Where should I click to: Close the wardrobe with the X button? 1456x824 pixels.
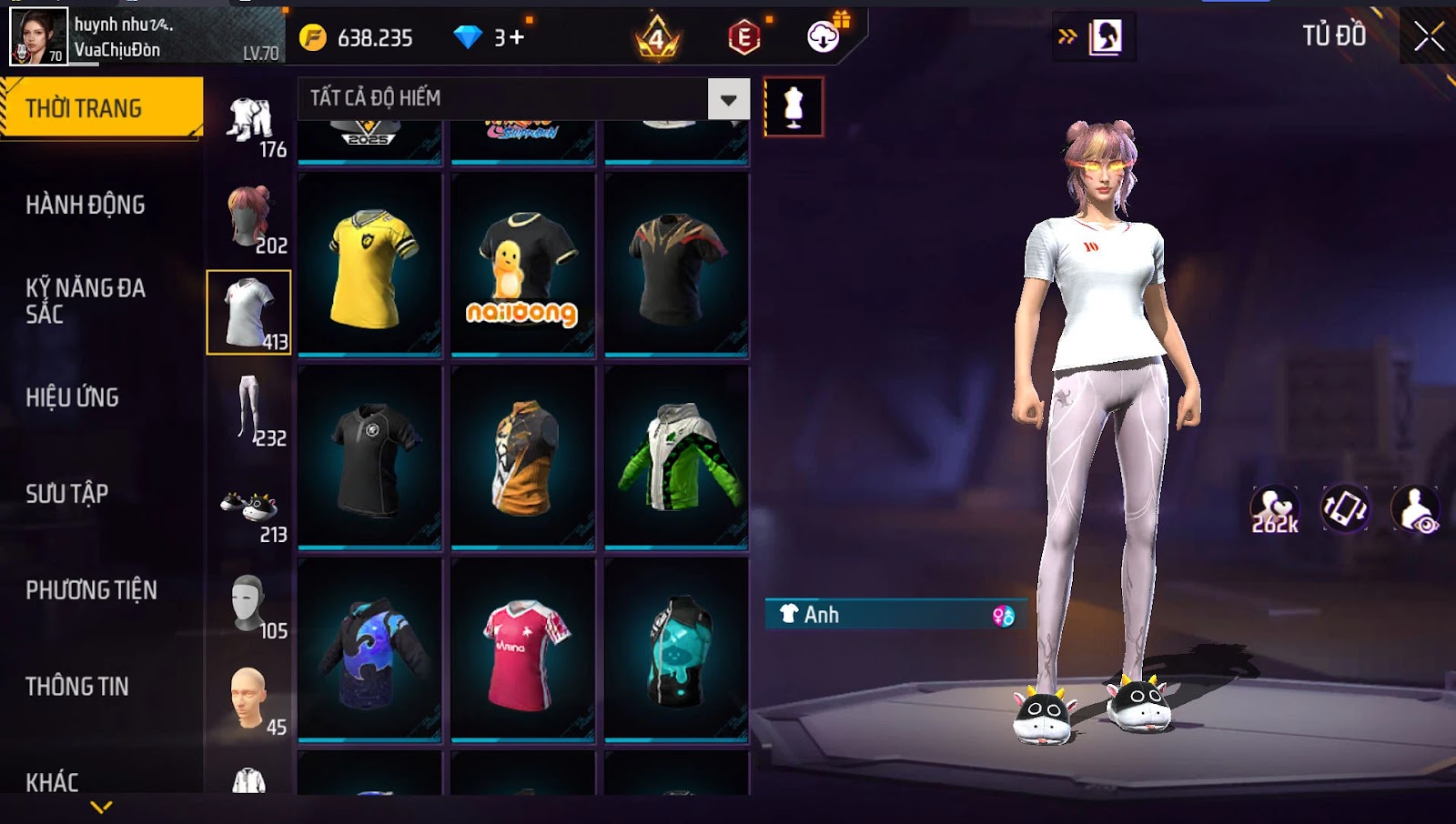tap(1428, 36)
